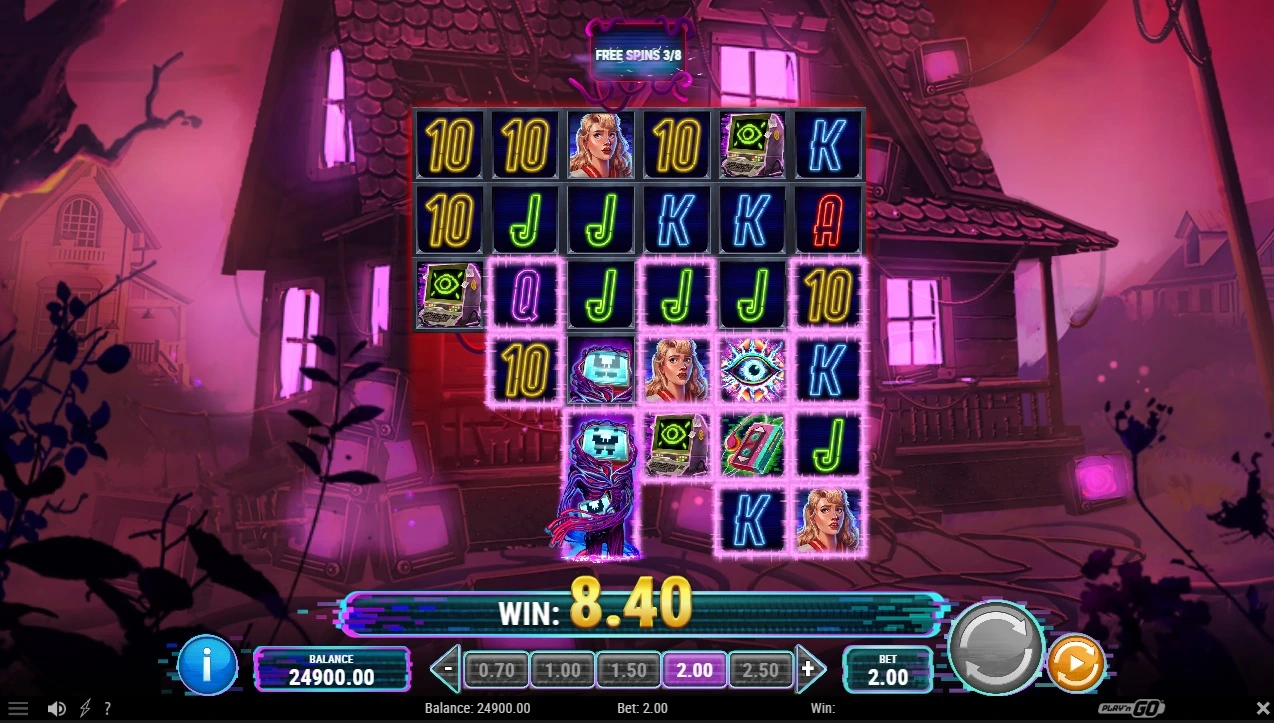
Task: Choose the 1.00 bet value
Action: point(562,670)
